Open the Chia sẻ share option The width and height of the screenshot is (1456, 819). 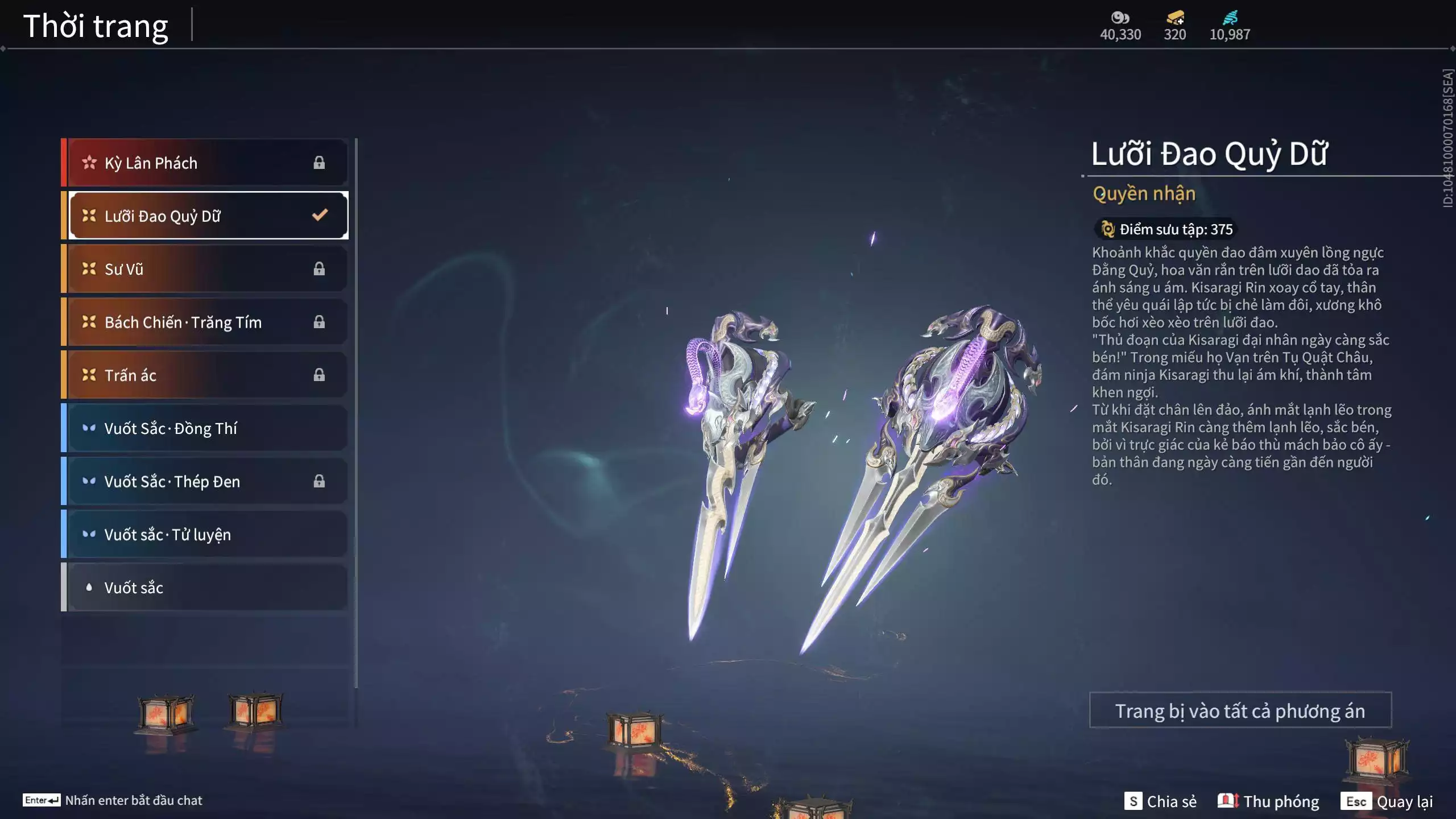[x=1160, y=801]
